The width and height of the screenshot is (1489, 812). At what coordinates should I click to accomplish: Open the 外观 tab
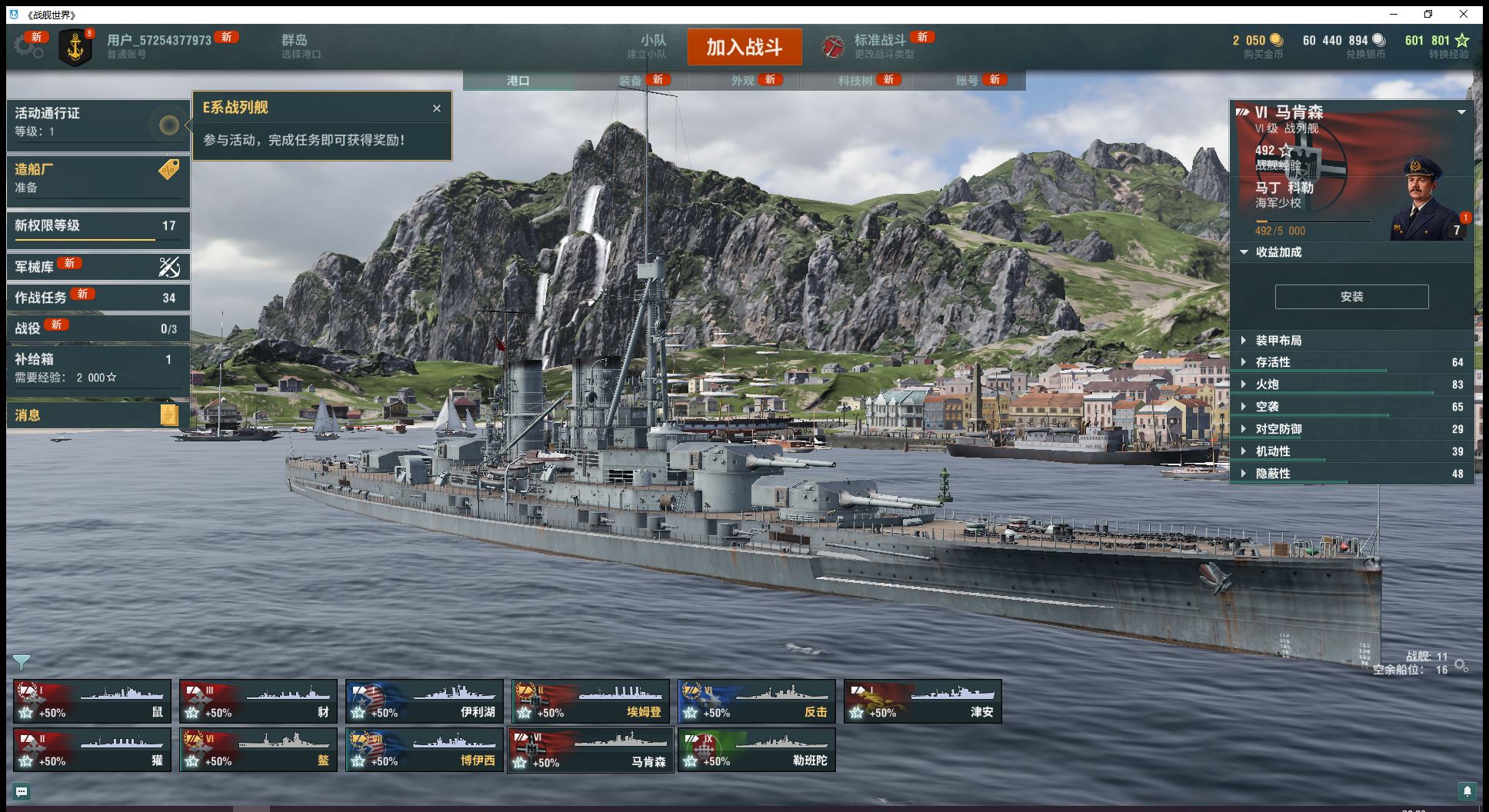coord(743,80)
